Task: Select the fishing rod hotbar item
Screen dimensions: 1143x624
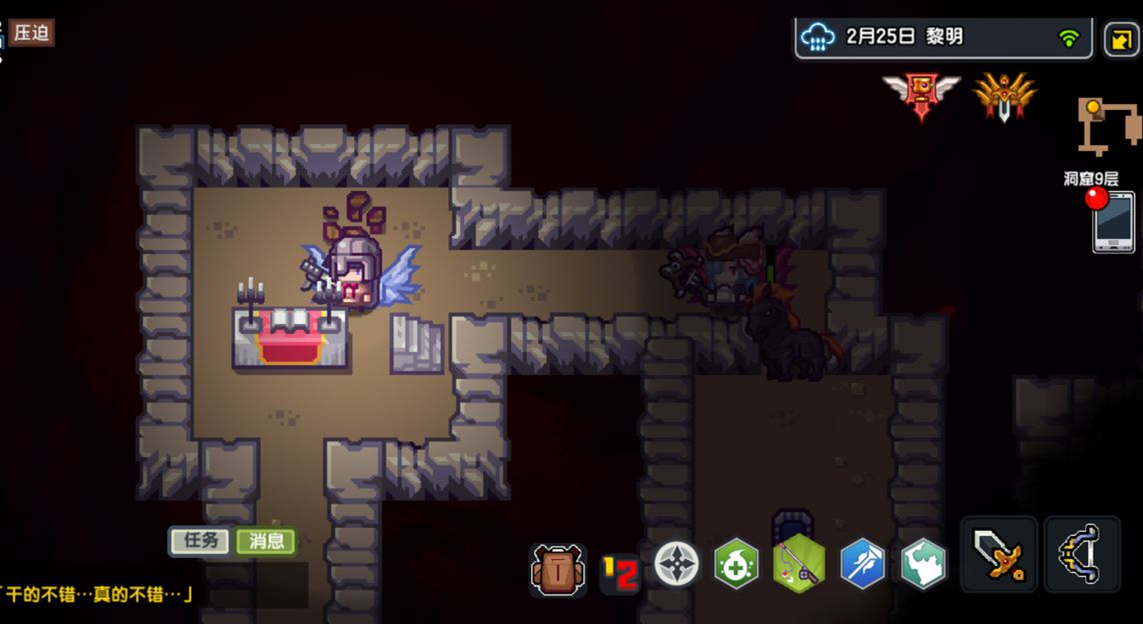Action: click(x=798, y=564)
